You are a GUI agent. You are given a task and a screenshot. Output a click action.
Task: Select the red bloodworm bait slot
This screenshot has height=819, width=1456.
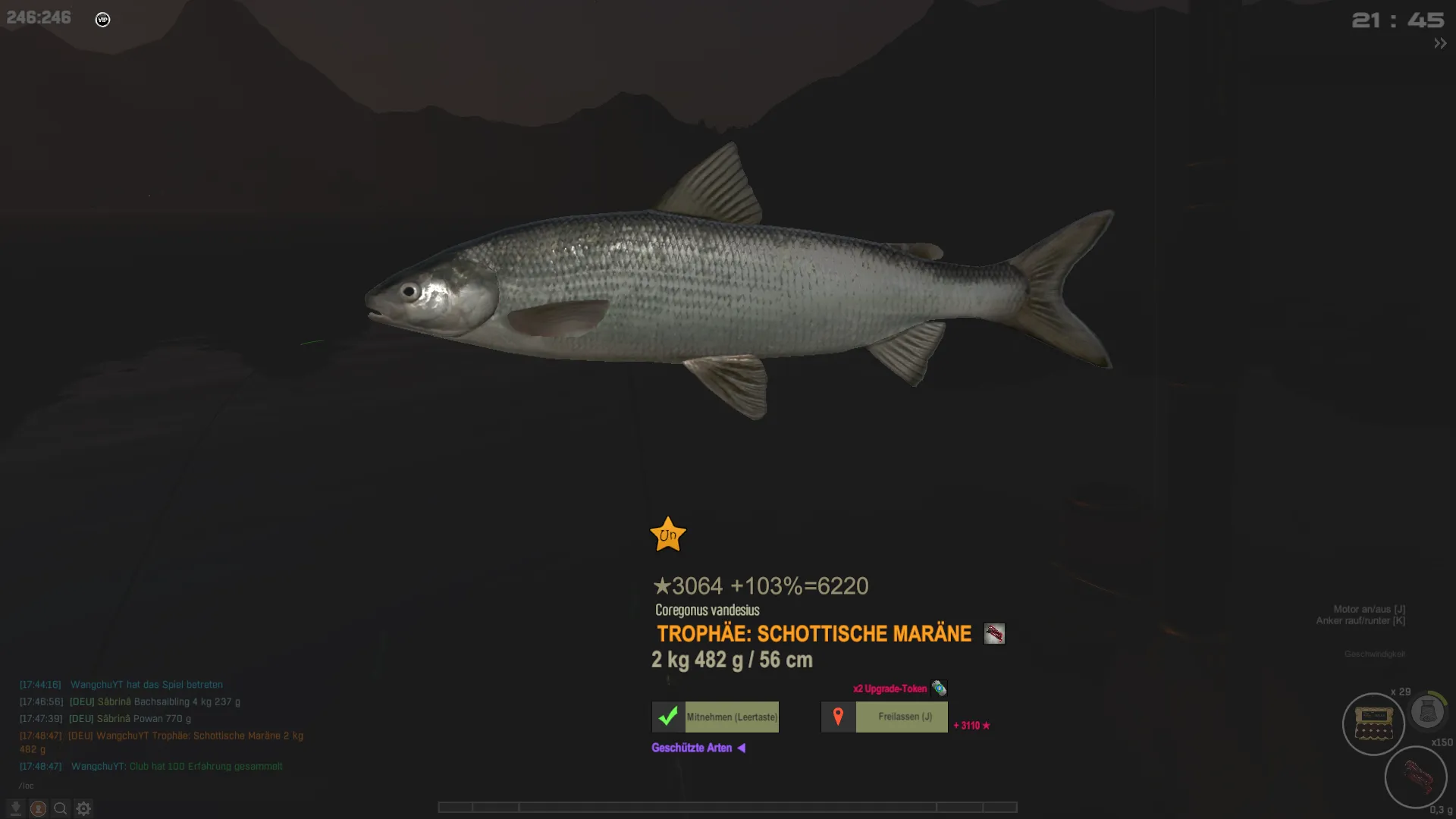pyautogui.click(x=1415, y=776)
